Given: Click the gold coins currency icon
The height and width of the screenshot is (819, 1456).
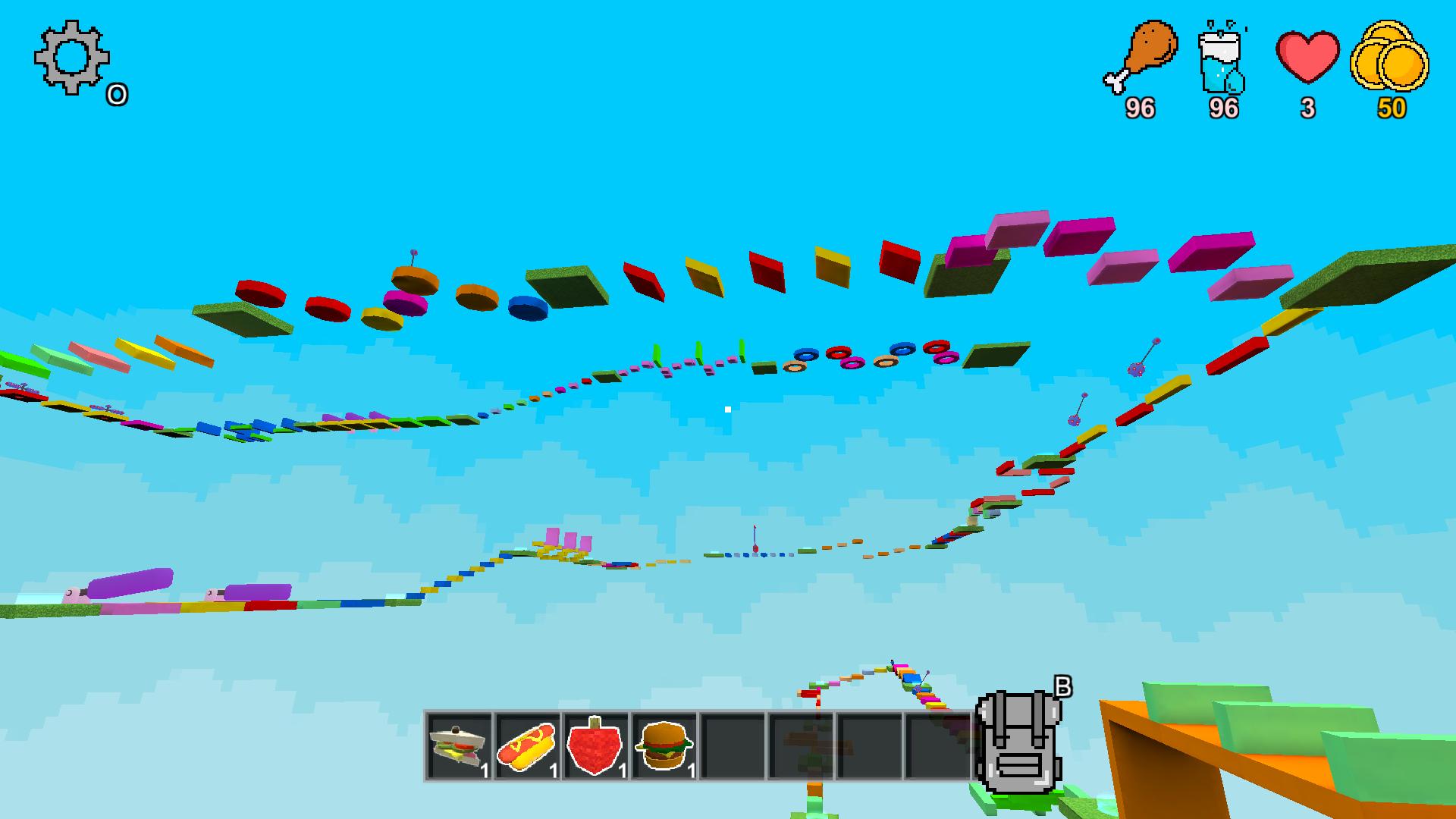Looking at the screenshot, I should pyautogui.click(x=1392, y=57).
